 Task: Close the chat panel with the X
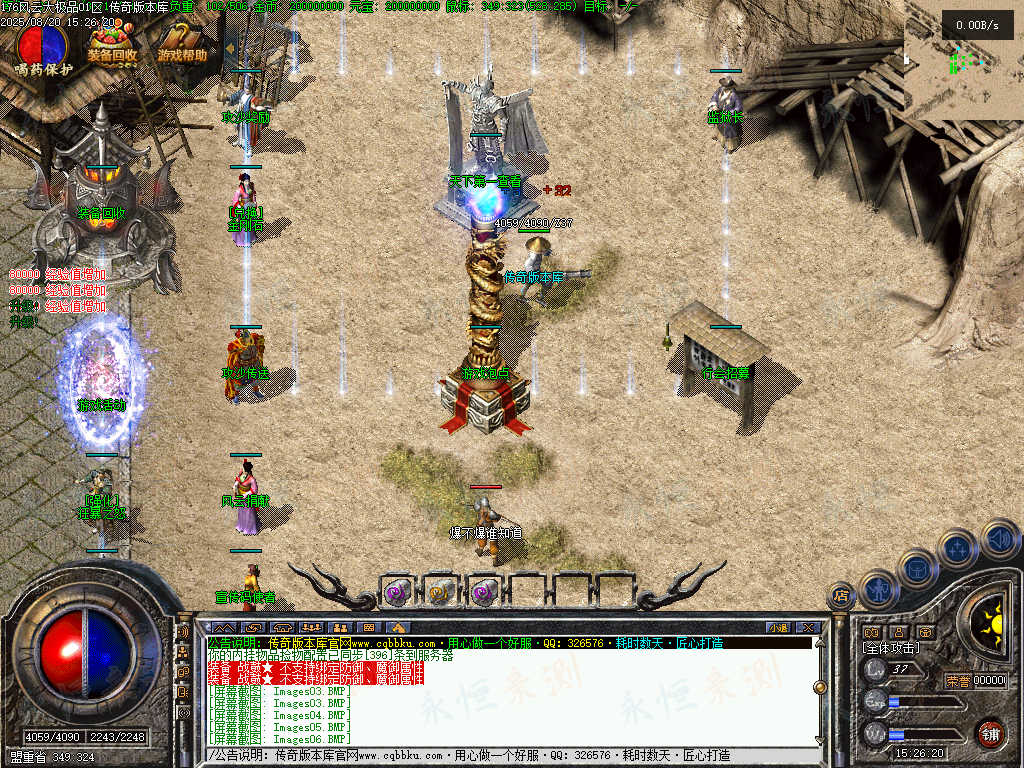click(x=808, y=627)
